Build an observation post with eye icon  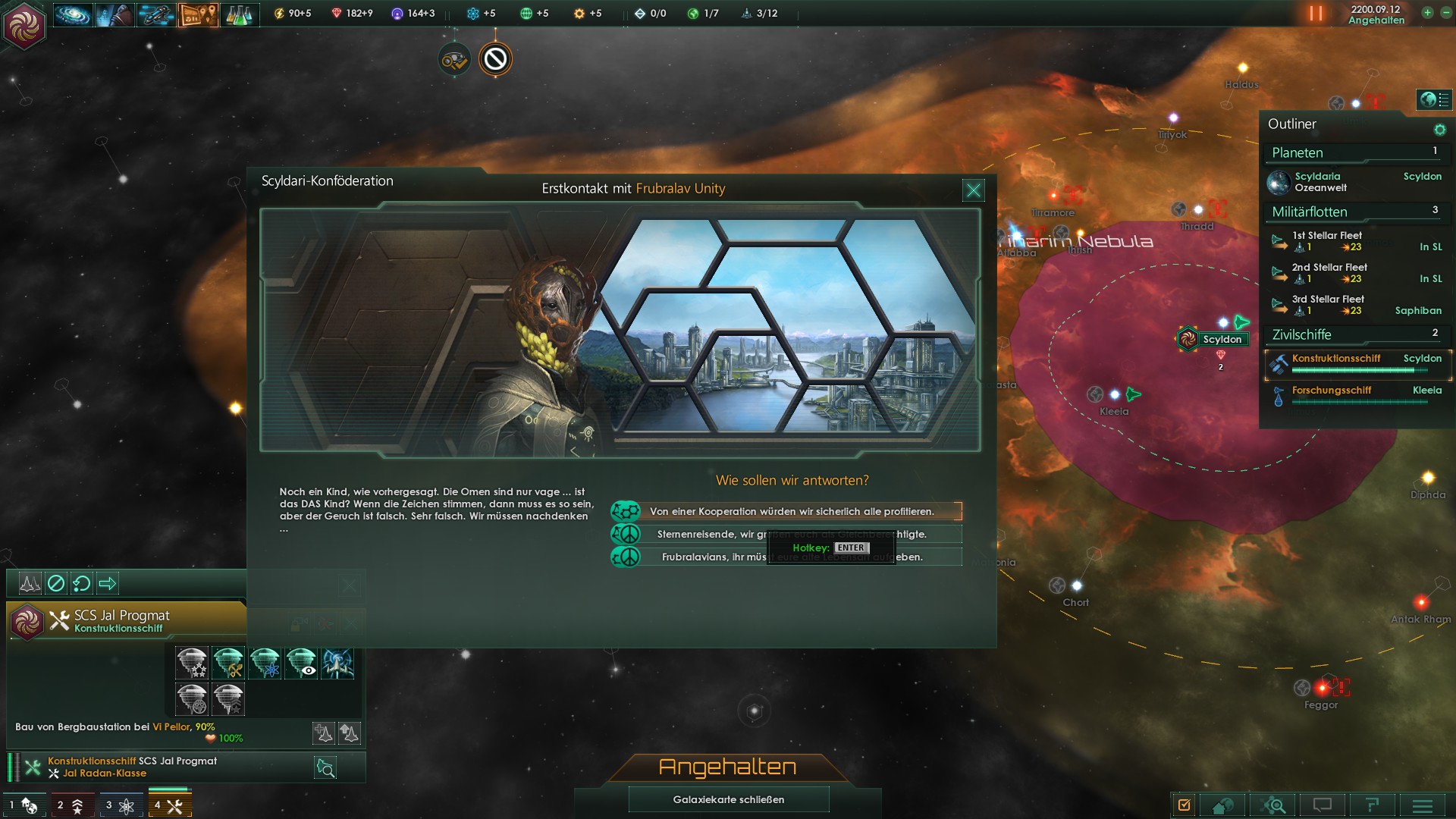301,663
